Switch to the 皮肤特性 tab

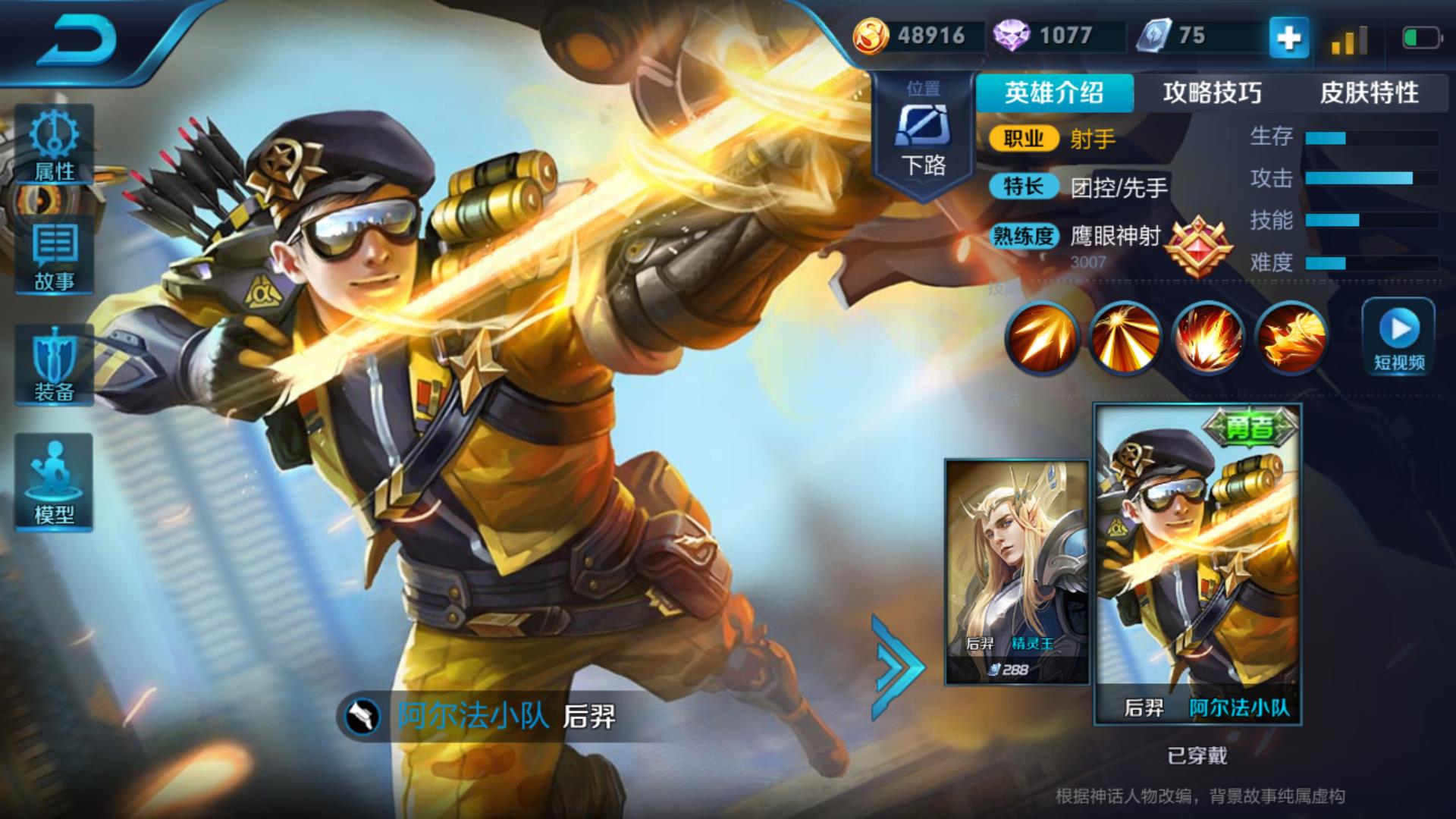tap(1369, 93)
